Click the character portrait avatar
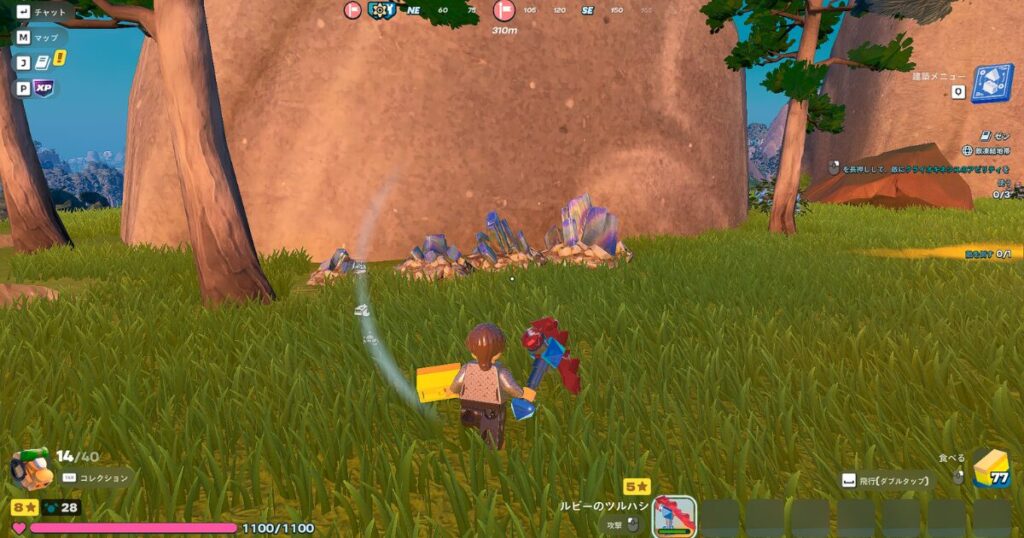This screenshot has height=538, width=1024. [x=30, y=468]
